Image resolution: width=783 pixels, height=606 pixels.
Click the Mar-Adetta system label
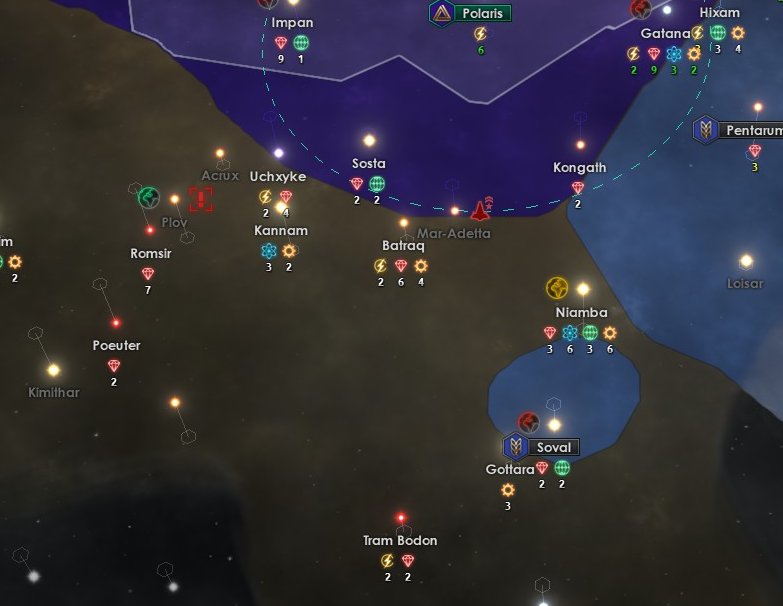point(454,233)
